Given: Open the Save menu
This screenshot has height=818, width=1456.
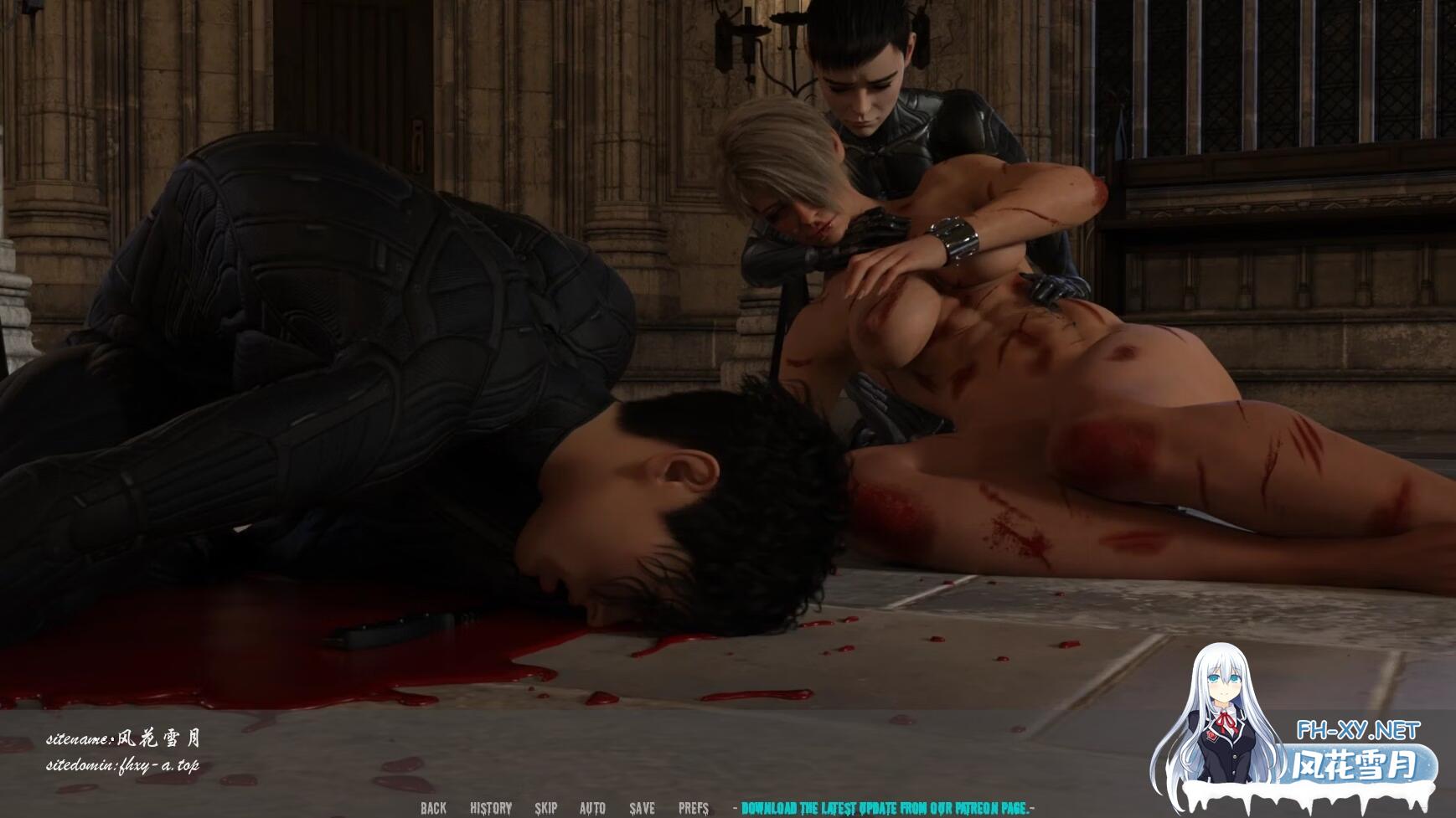Looking at the screenshot, I should coord(643,808).
